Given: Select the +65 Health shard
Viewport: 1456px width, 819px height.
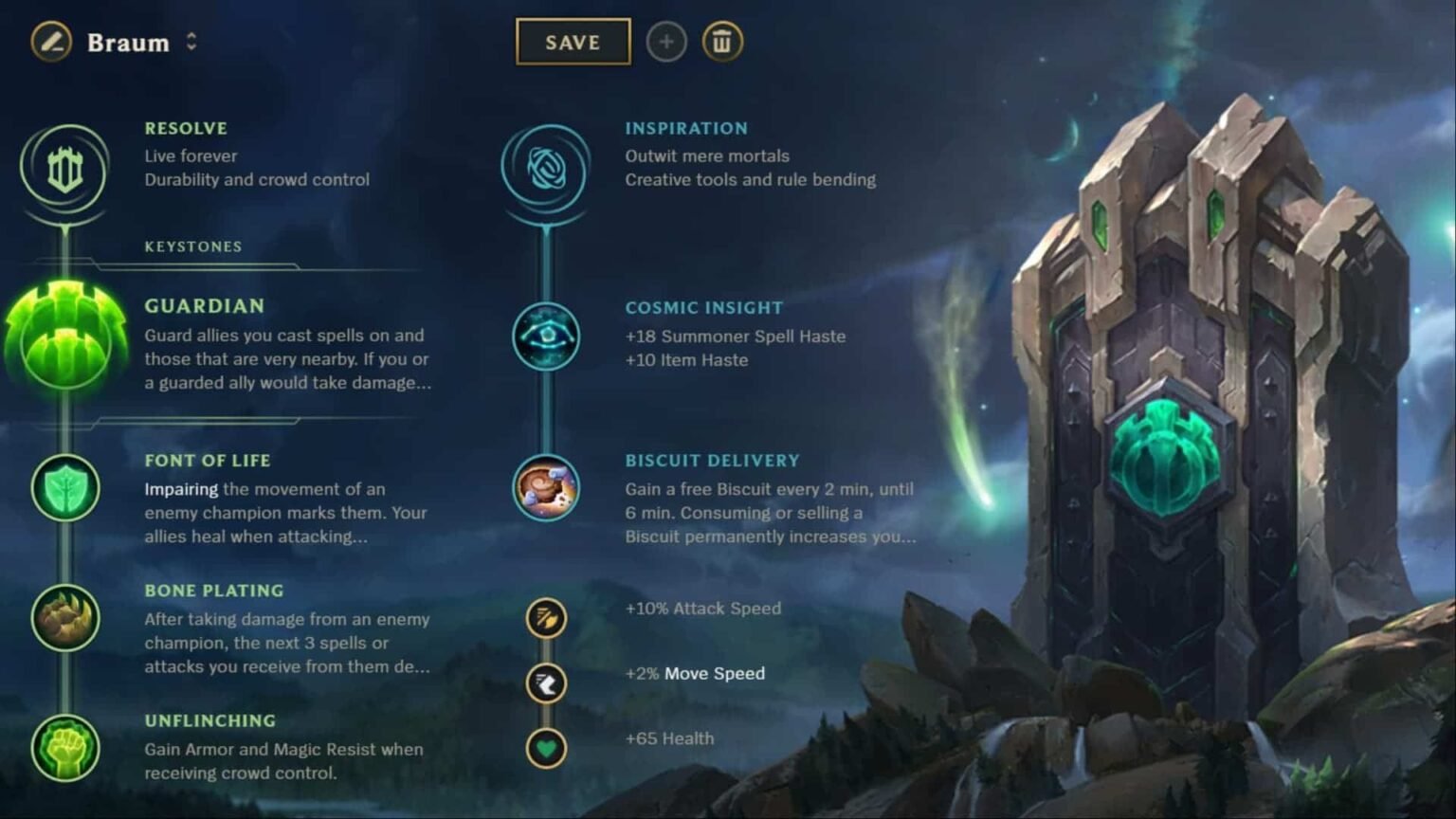Looking at the screenshot, I should click(x=546, y=748).
